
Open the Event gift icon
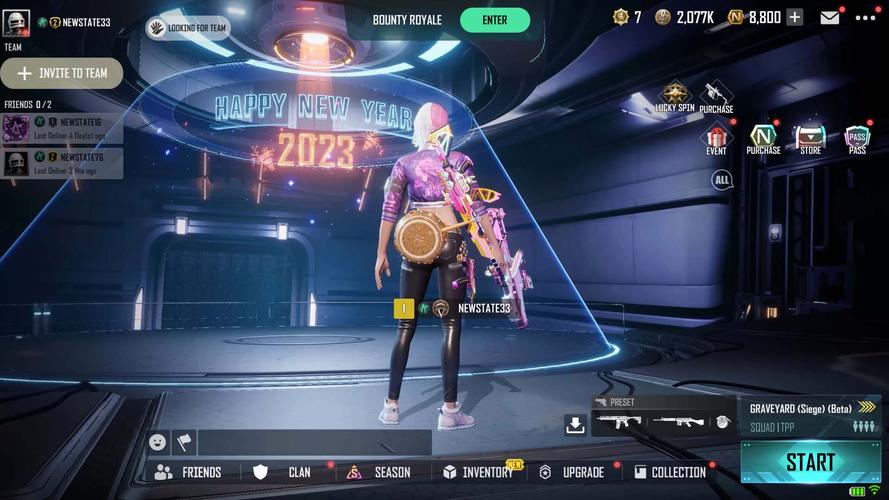(x=716, y=139)
